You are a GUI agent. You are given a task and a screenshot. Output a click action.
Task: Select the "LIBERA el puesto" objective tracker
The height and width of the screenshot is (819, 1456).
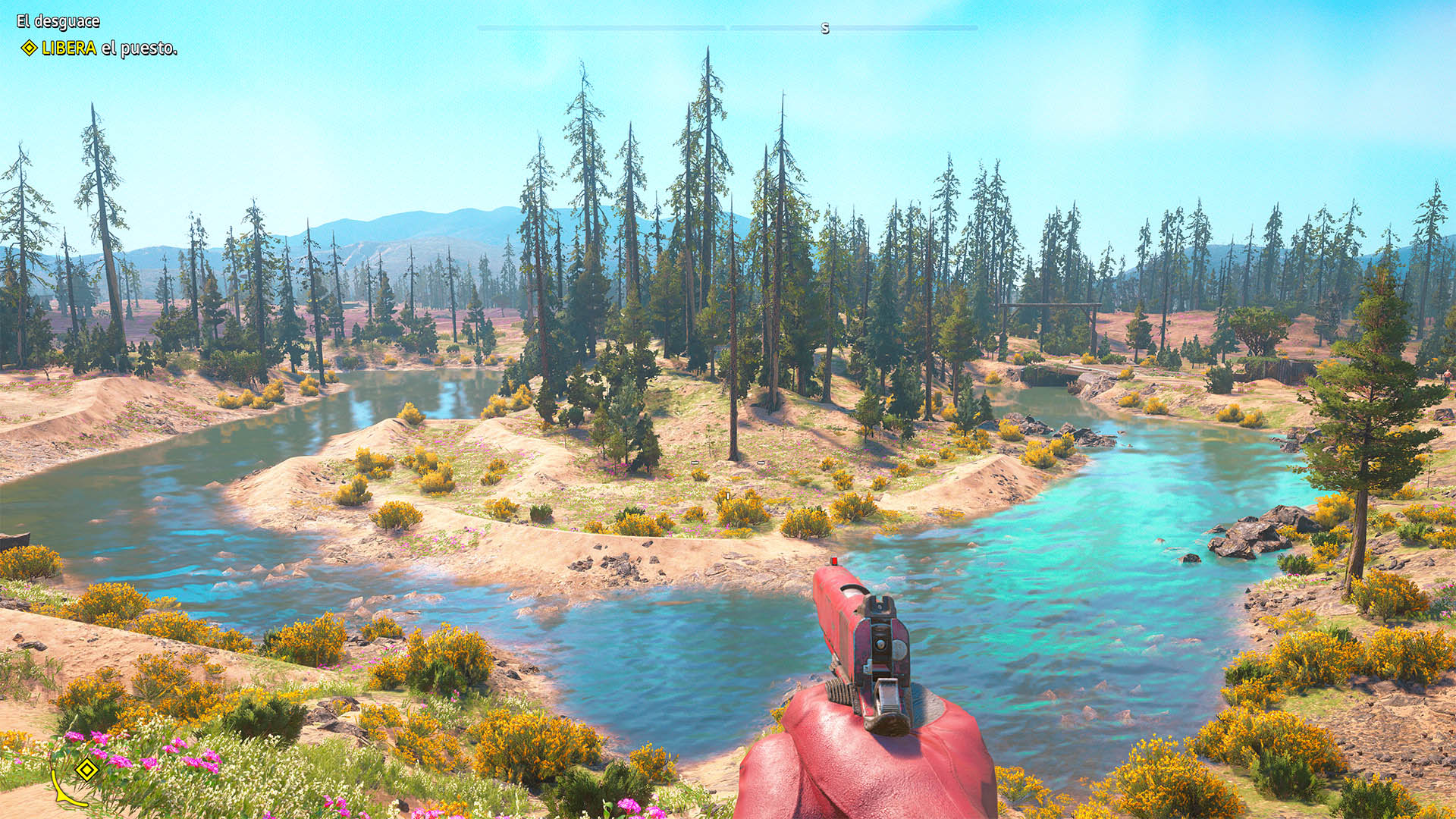(x=100, y=49)
